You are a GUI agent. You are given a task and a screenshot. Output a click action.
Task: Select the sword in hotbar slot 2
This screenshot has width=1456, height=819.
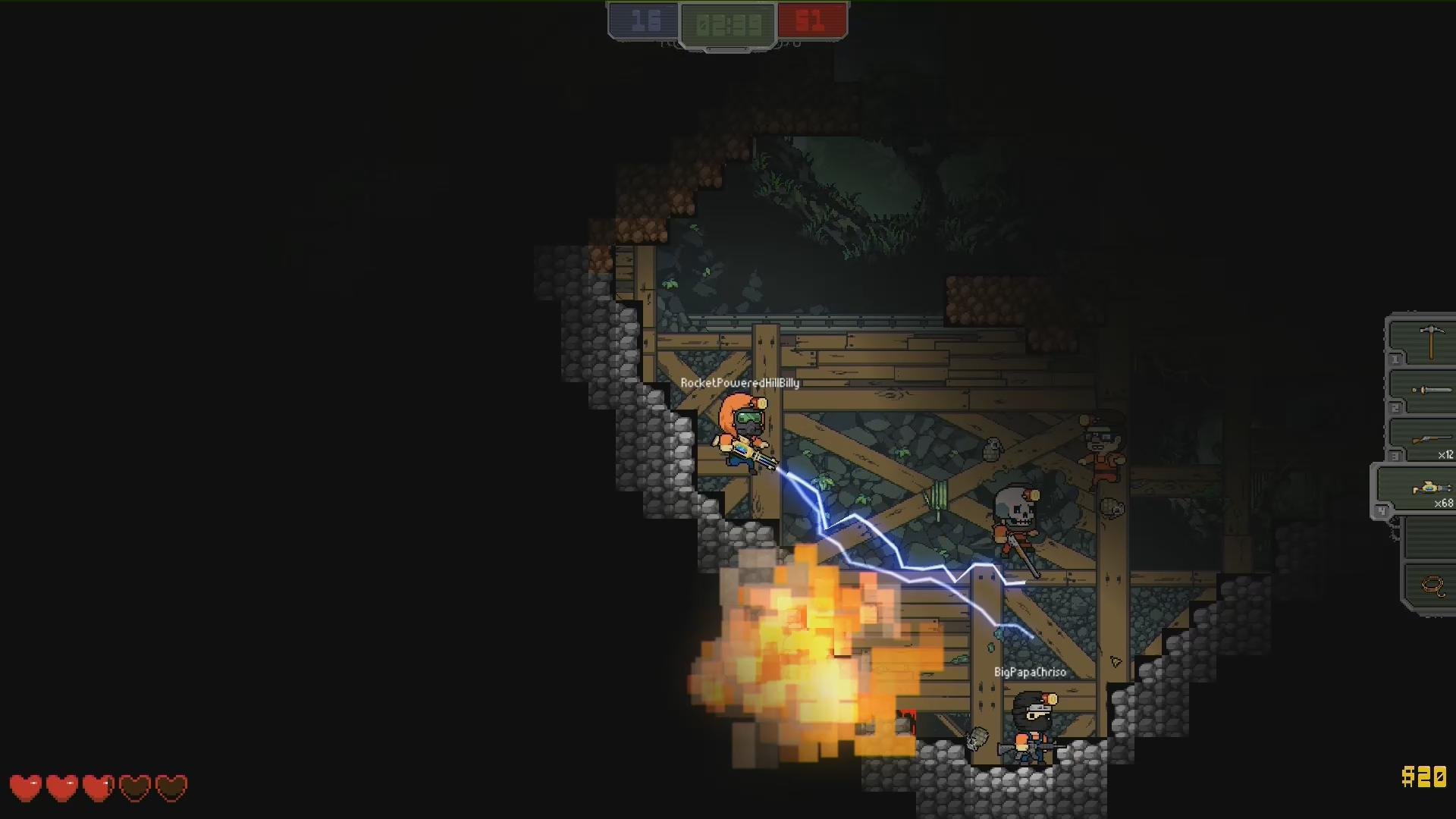tap(1432, 391)
